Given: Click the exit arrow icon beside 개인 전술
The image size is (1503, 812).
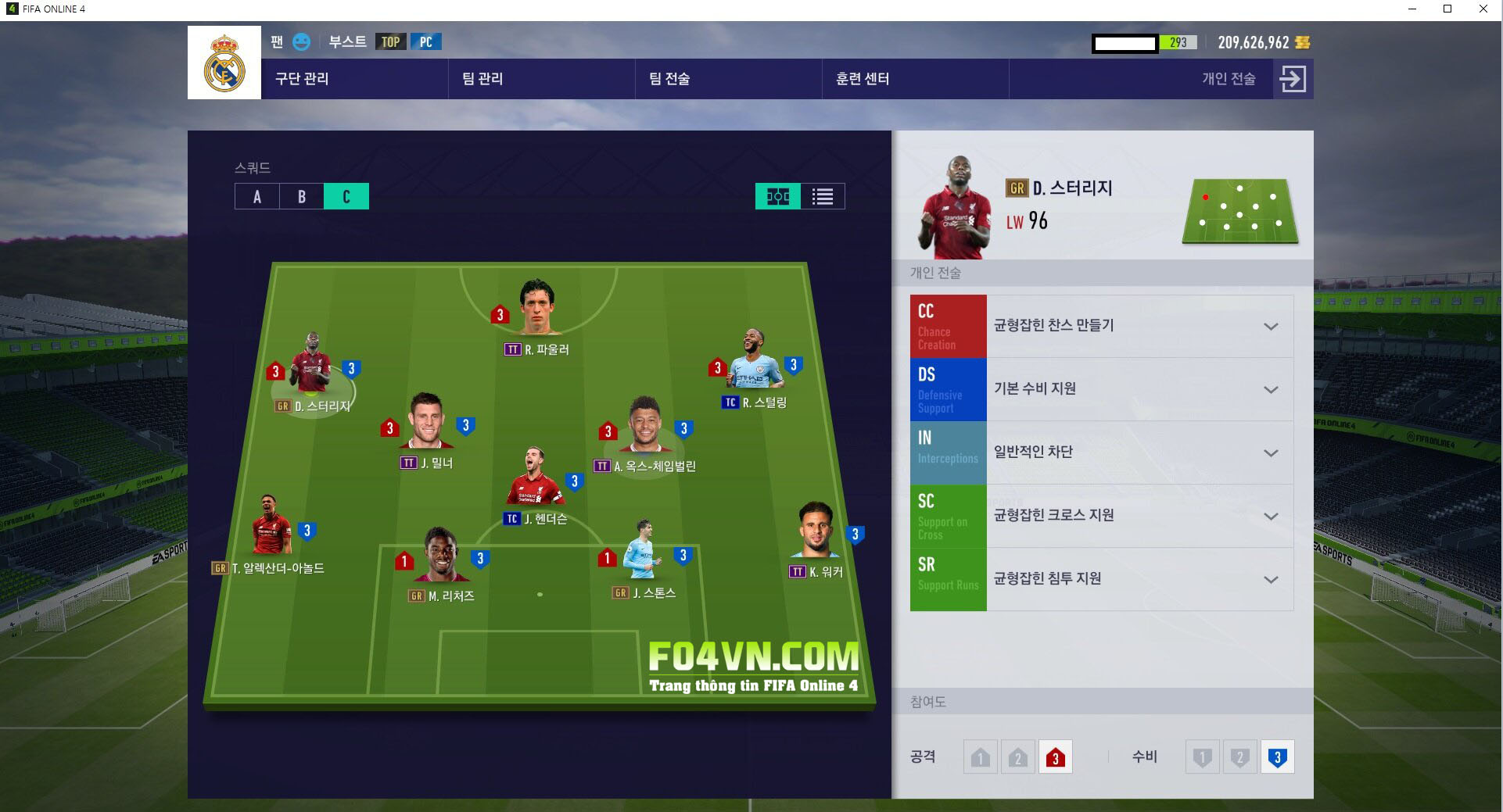Looking at the screenshot, I should pyautogui.click(x=1293, y=79).
